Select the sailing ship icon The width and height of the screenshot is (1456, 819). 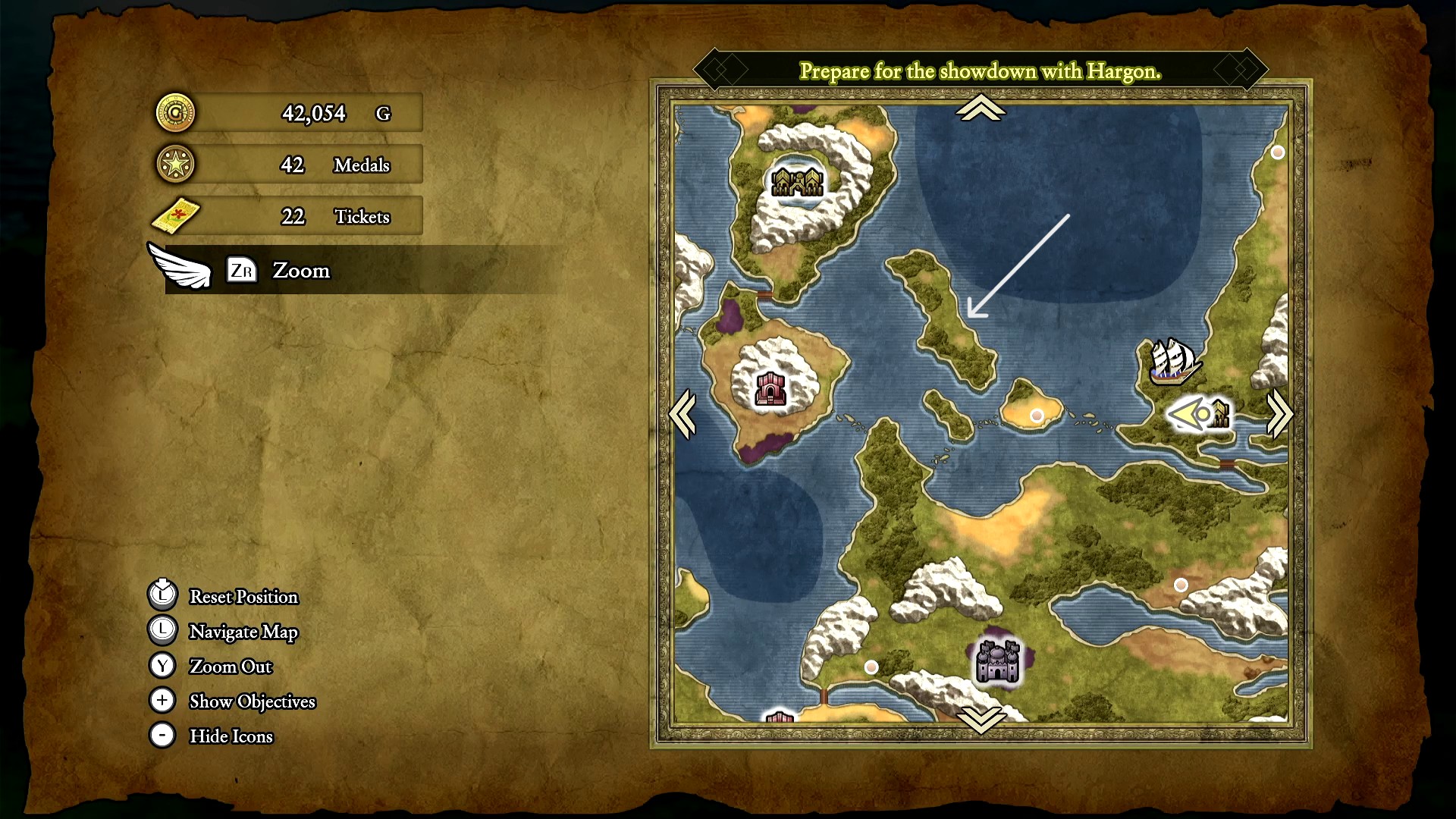(1172, 362)
